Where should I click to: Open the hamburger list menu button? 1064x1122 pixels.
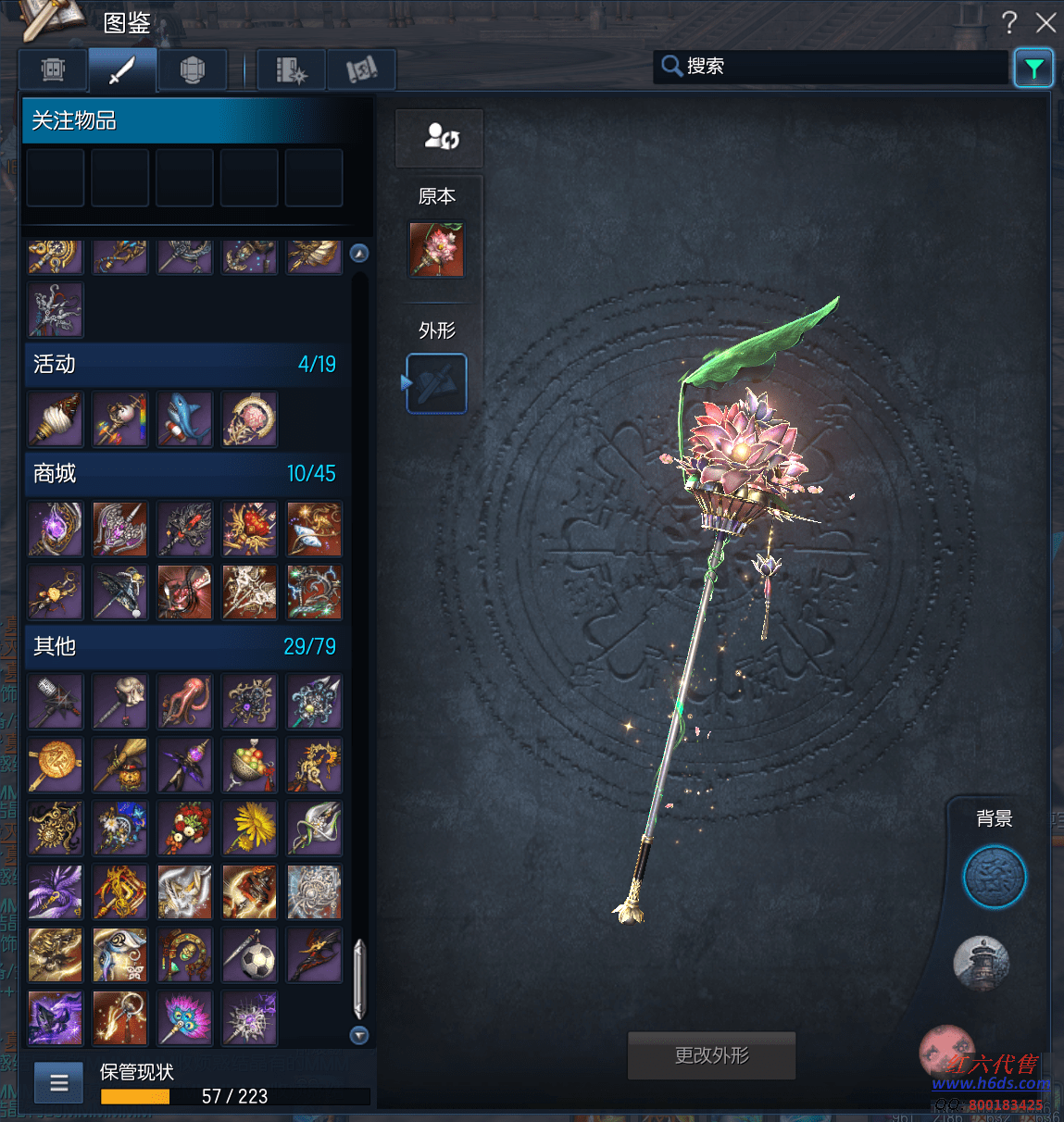tap(59, 1082)
